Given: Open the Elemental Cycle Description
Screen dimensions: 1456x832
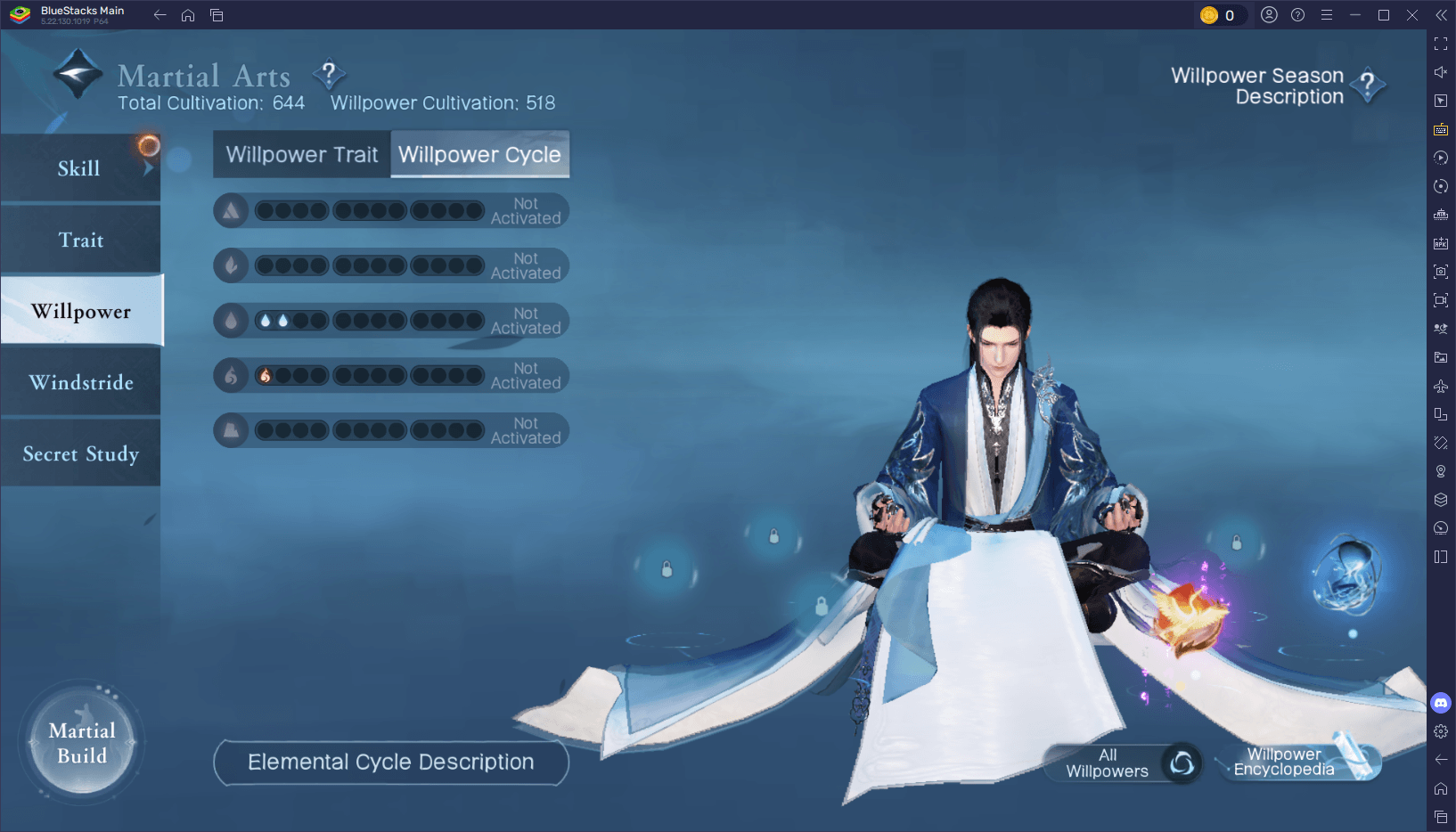Looking at the screenshot, I should coord(390,762).
